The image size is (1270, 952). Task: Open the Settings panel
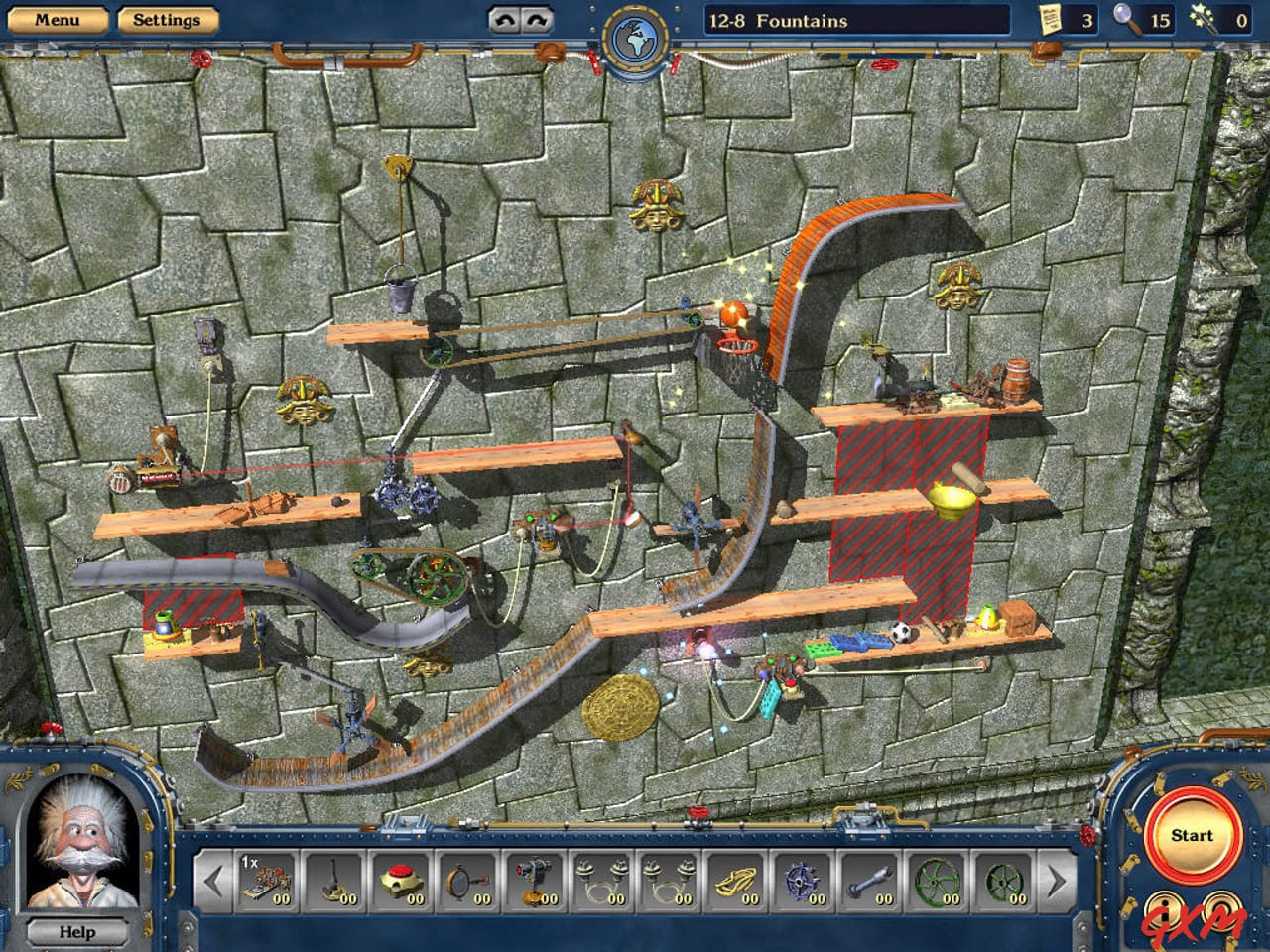[x=168, y=18]
